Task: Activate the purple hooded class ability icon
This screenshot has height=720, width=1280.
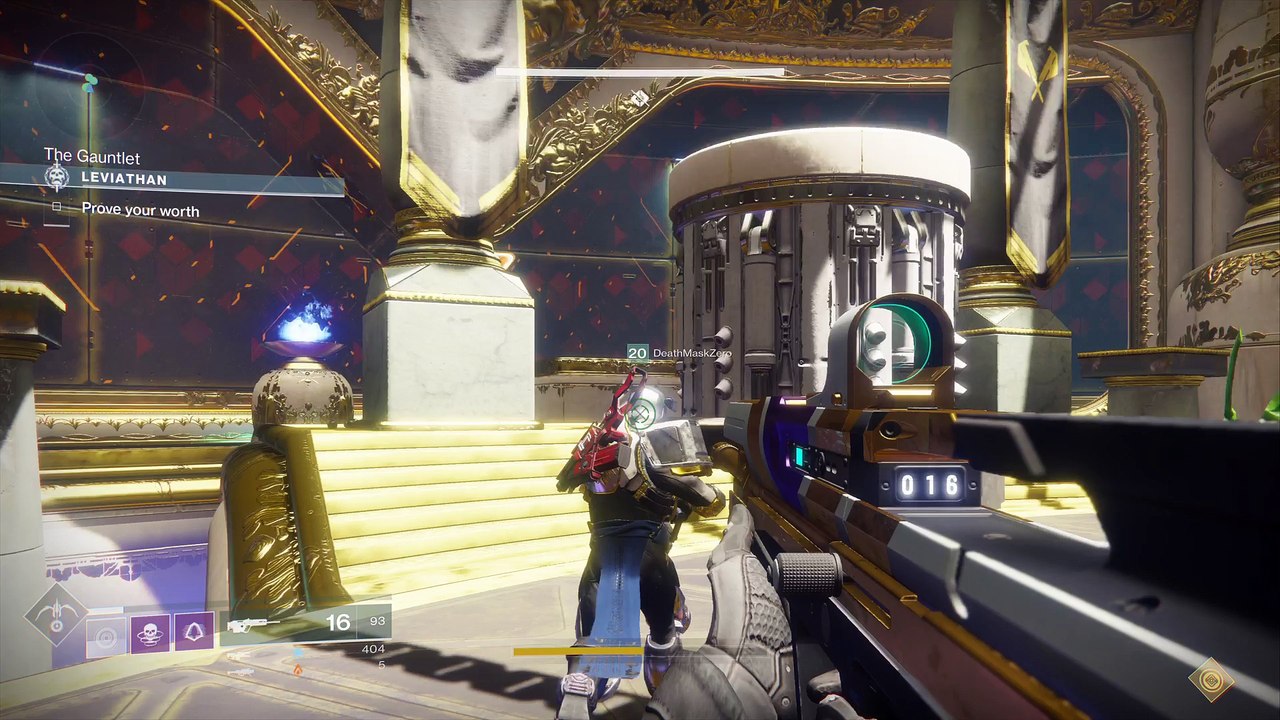Action: click(194, 634)
